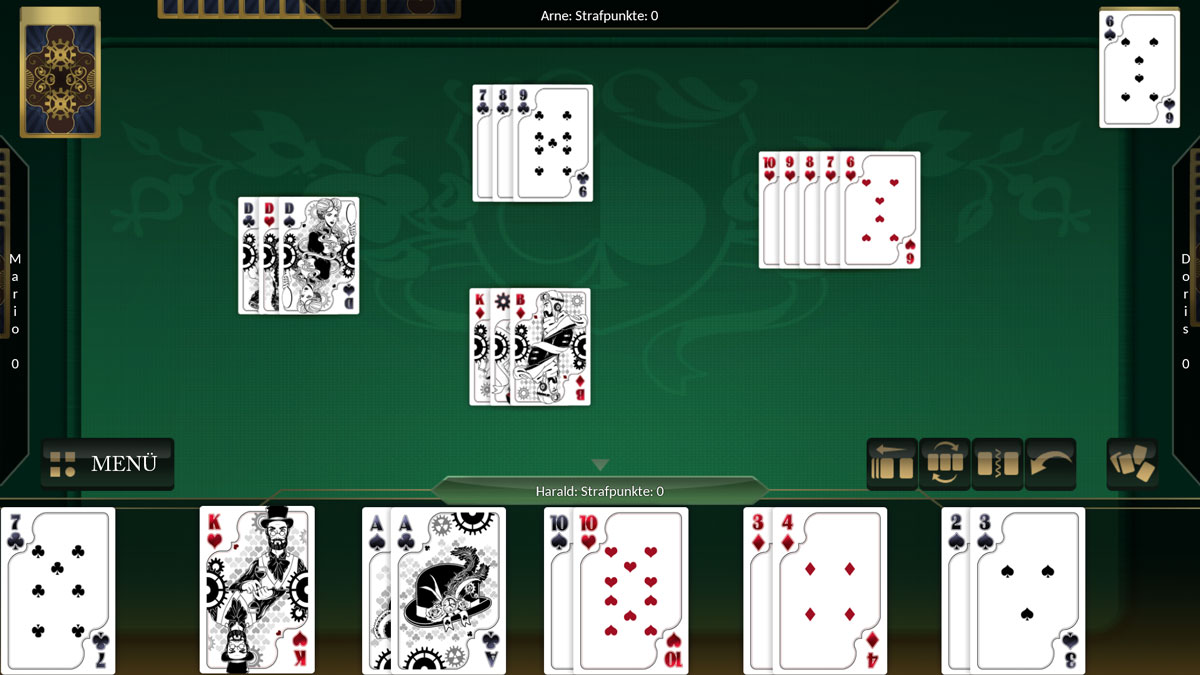Click the diamond face-card meld with the jack
Viewport: 1200px width, 675px height.
coord(531,347)
